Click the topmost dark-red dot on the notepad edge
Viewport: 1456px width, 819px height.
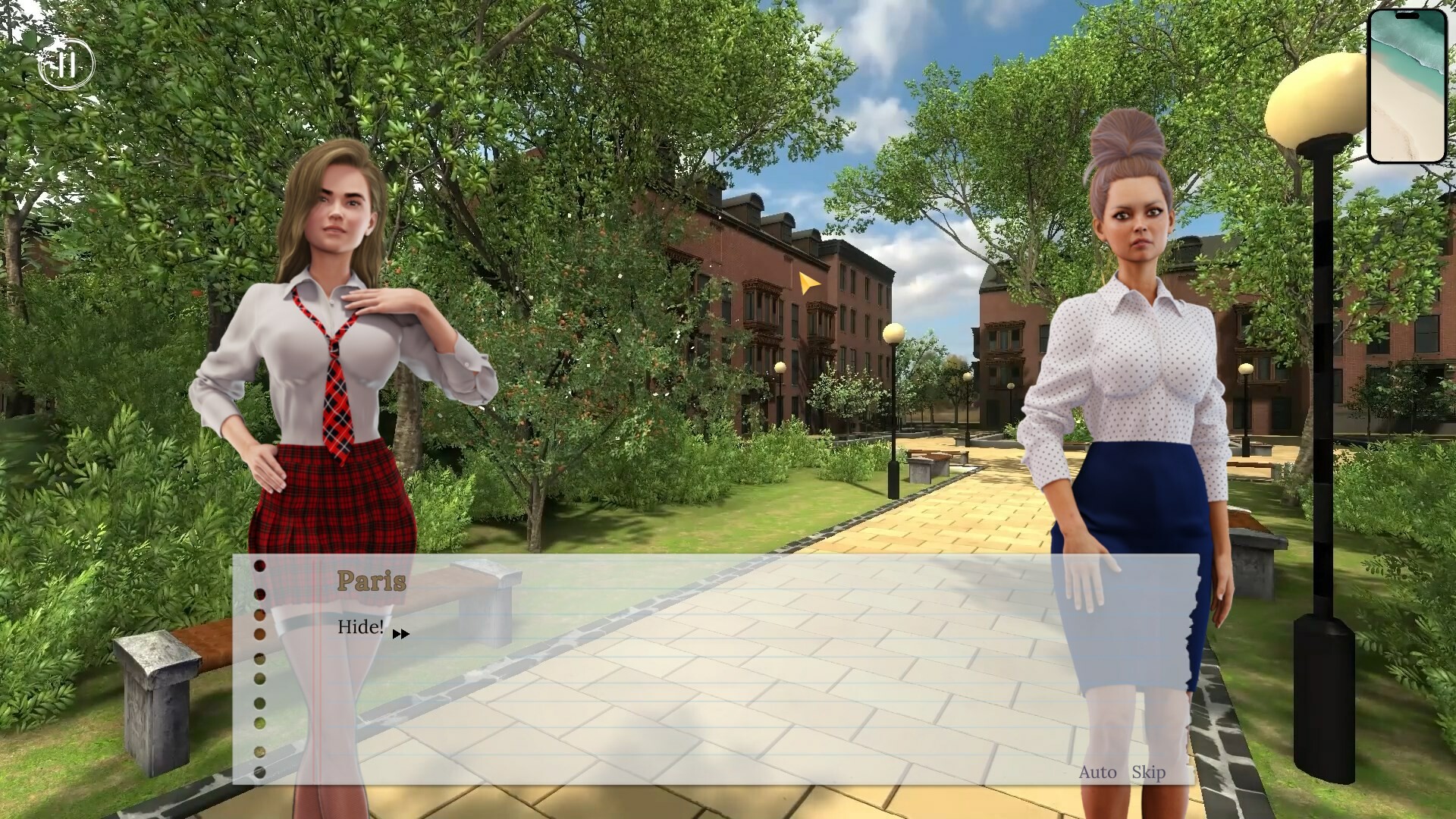(260, 565)
